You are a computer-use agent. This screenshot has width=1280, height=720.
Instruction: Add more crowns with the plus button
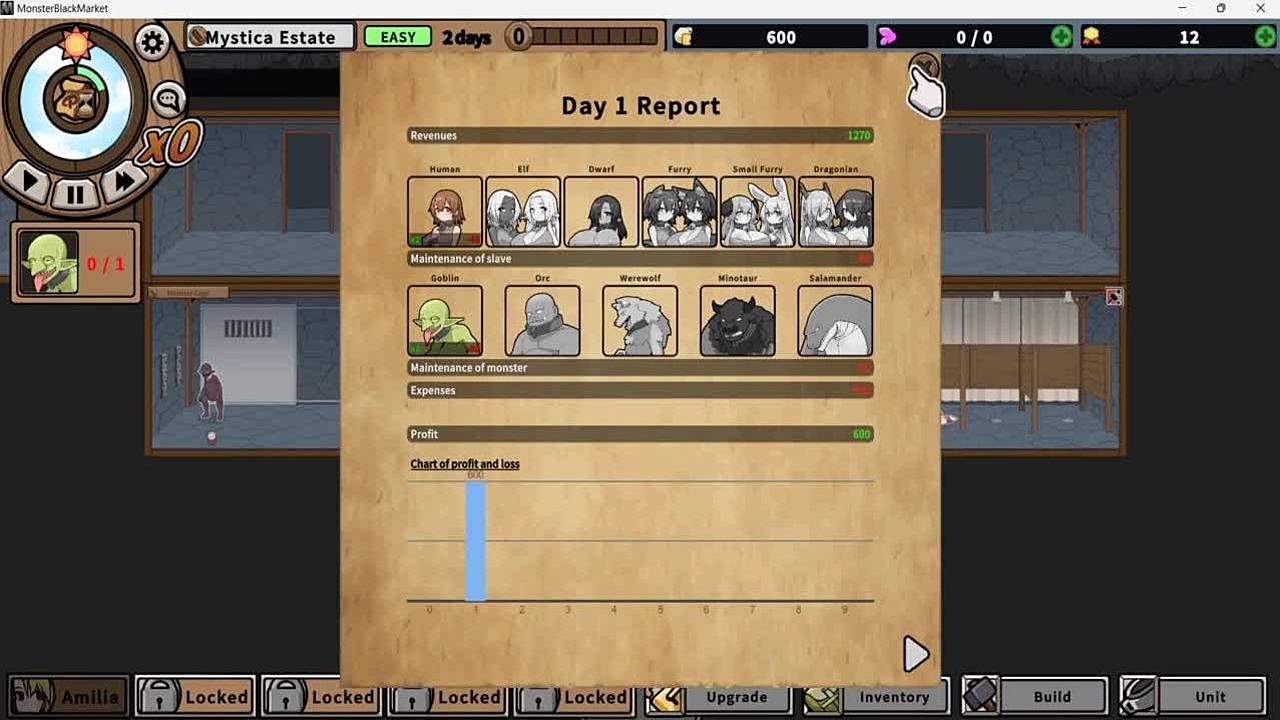(1265, 37)
